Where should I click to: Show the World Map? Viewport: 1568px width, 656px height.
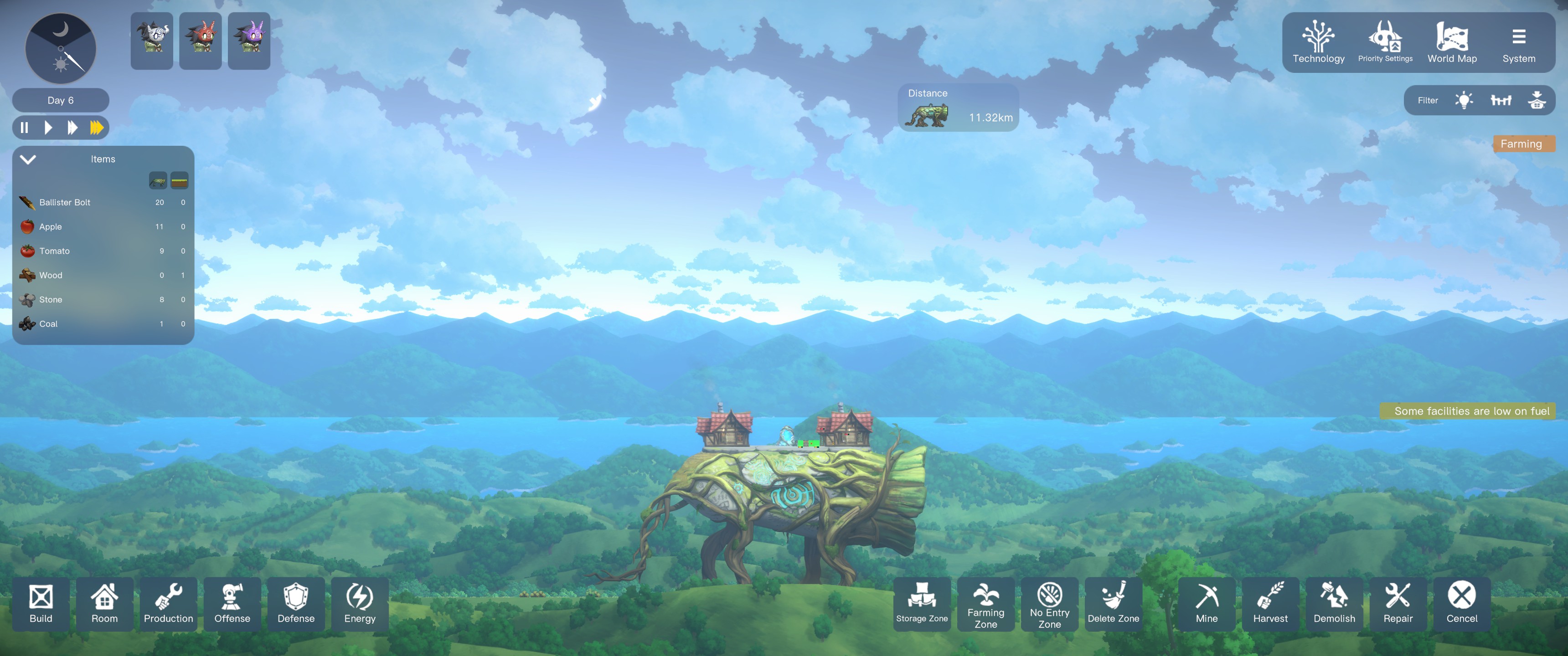pos(1452,43)
